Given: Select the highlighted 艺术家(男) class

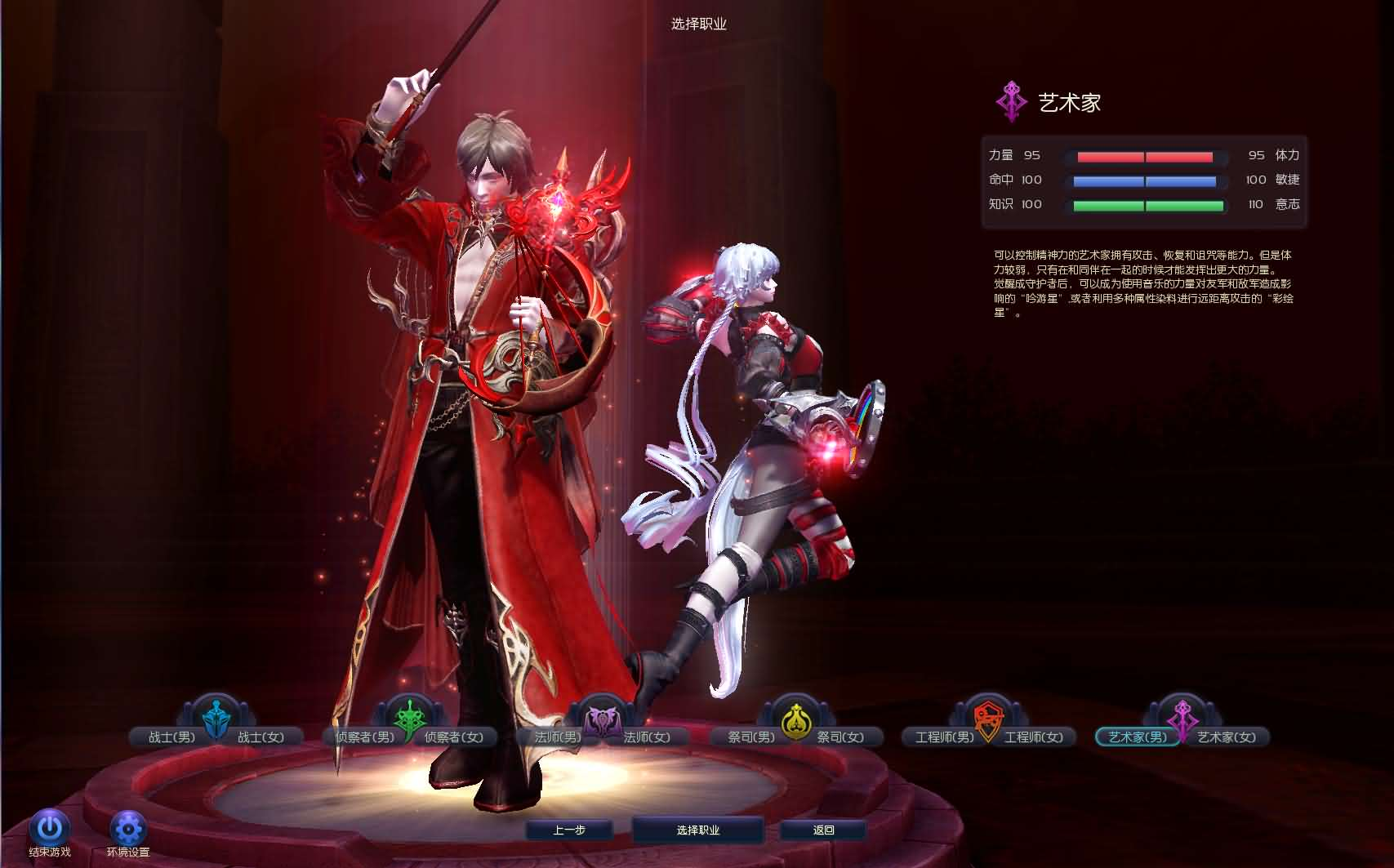Looking at the screenshot, I should (x=1137, y=737).
